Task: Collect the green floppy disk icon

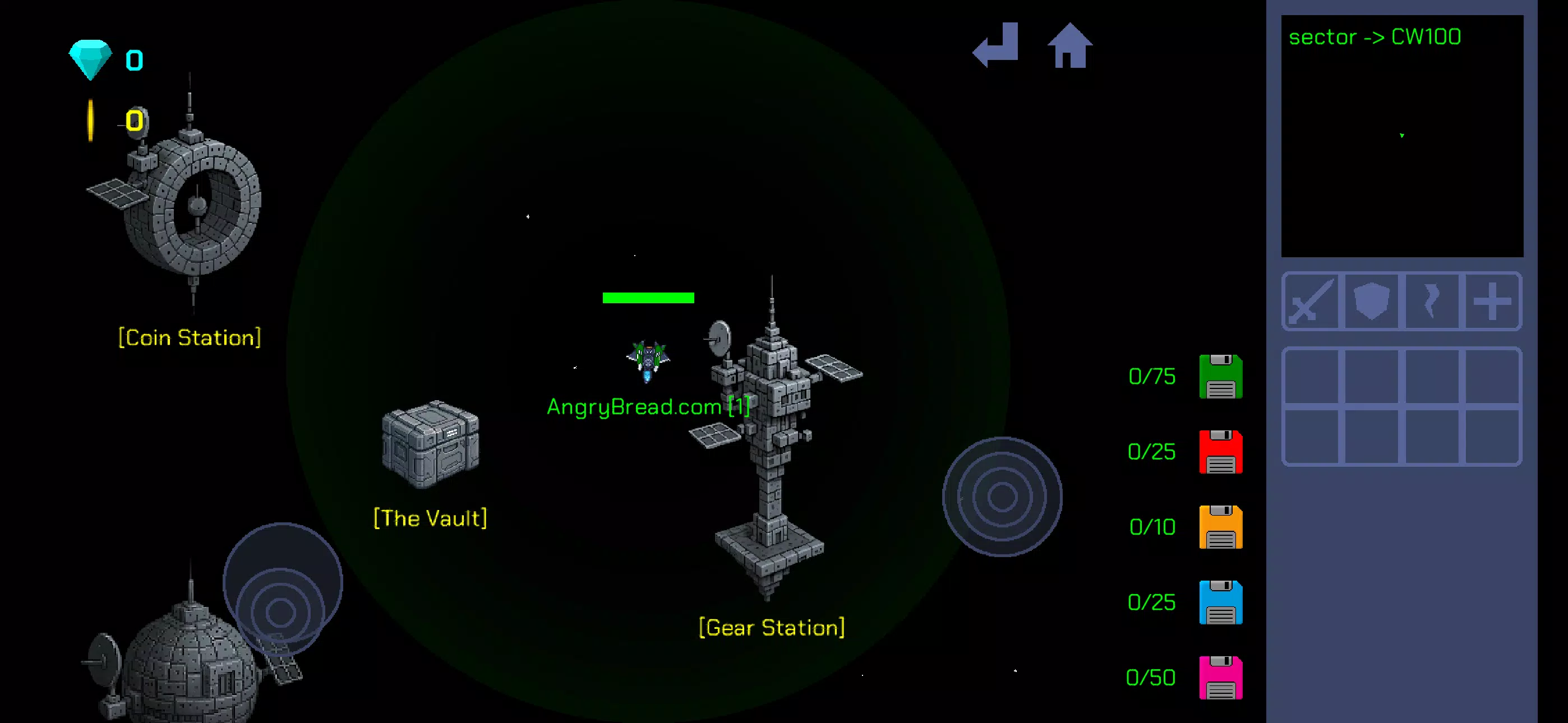Action: [1220, 376]
